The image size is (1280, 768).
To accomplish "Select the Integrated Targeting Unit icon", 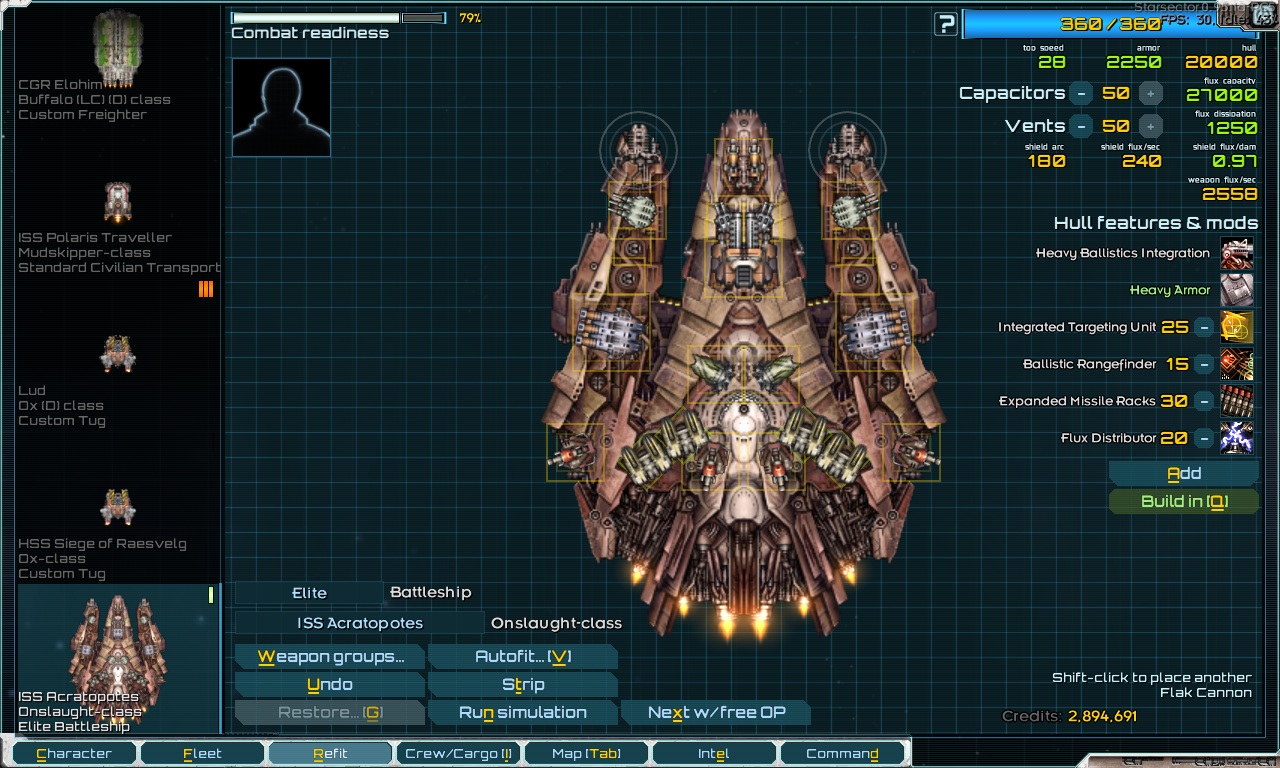I will coord(1237,327).
